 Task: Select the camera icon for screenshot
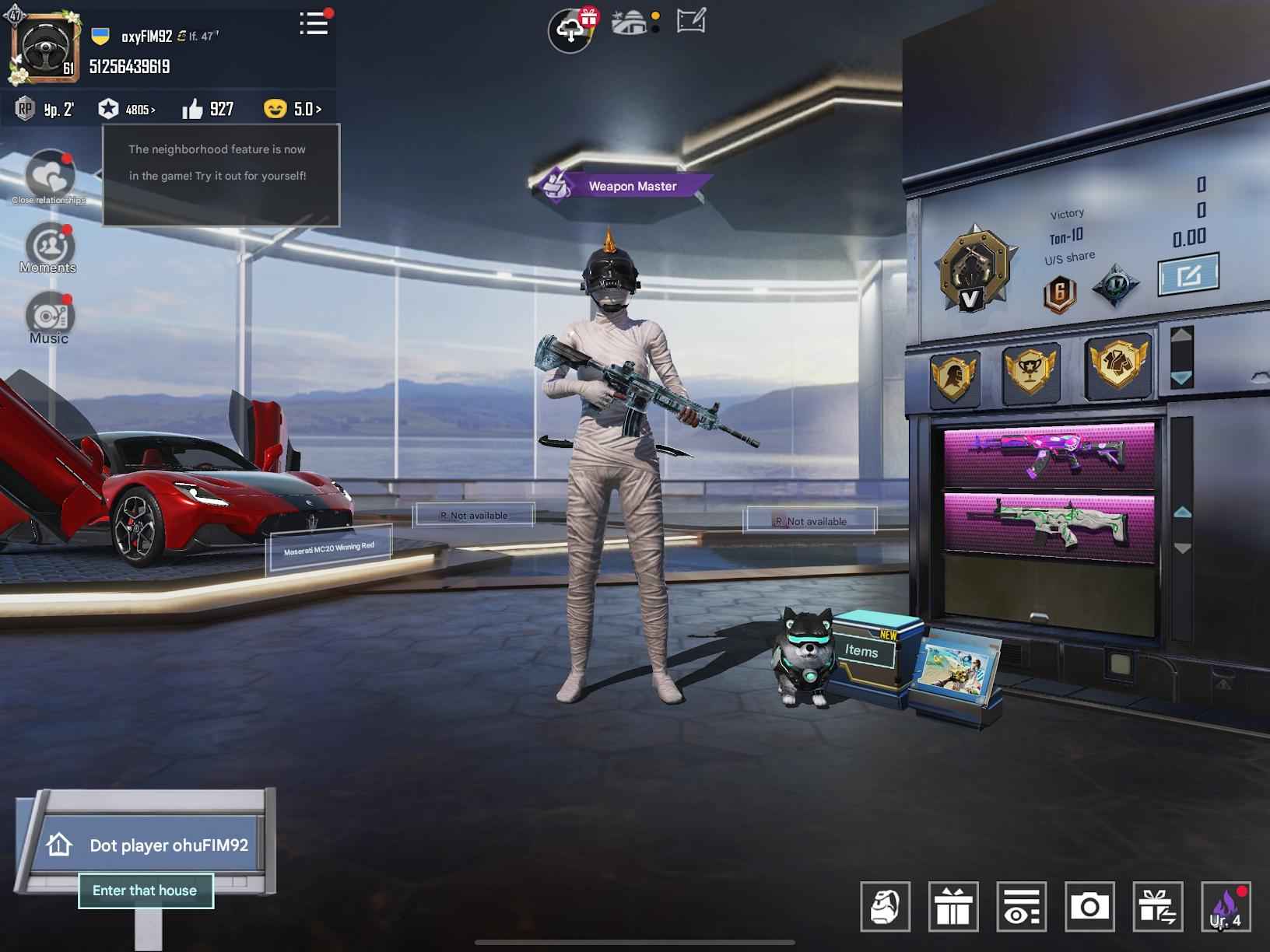1088,908
